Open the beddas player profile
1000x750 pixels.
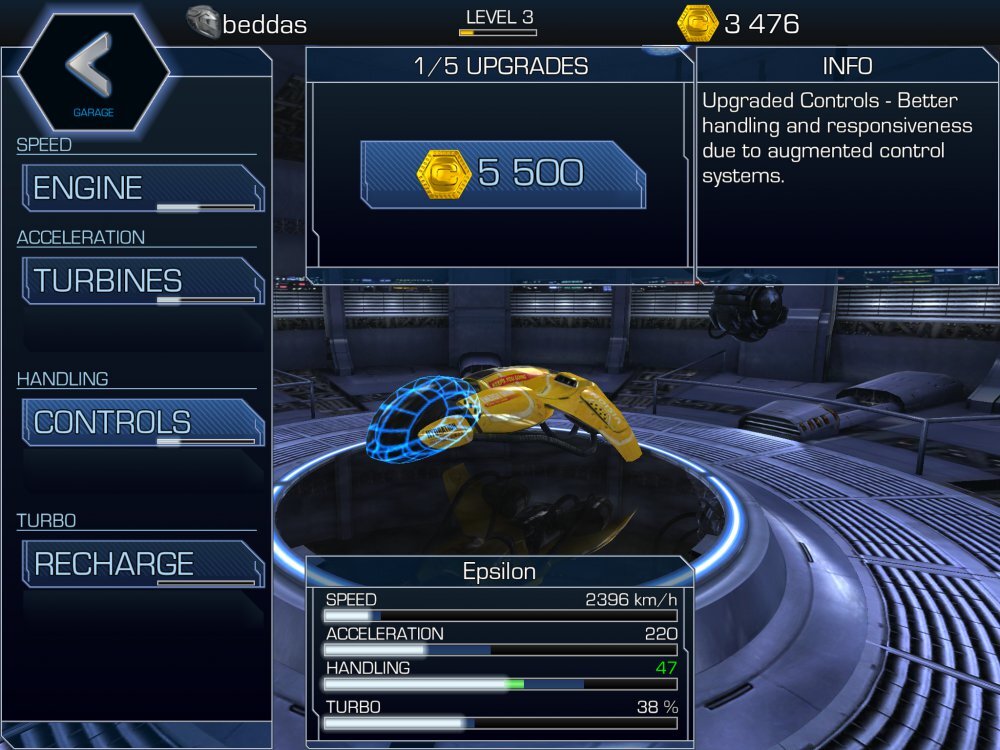coord(247,24)
